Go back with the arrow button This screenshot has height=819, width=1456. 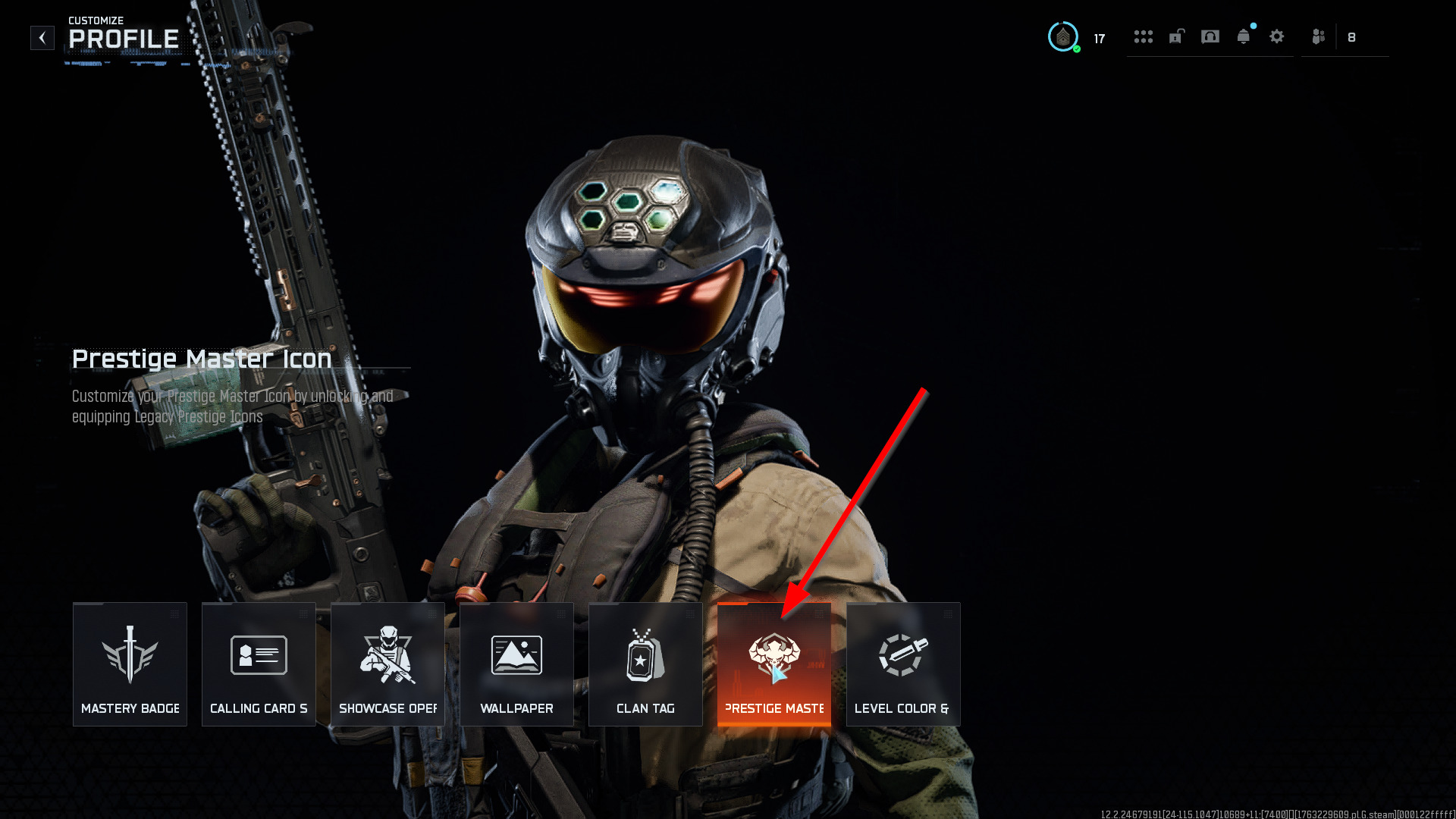point(42,38)
